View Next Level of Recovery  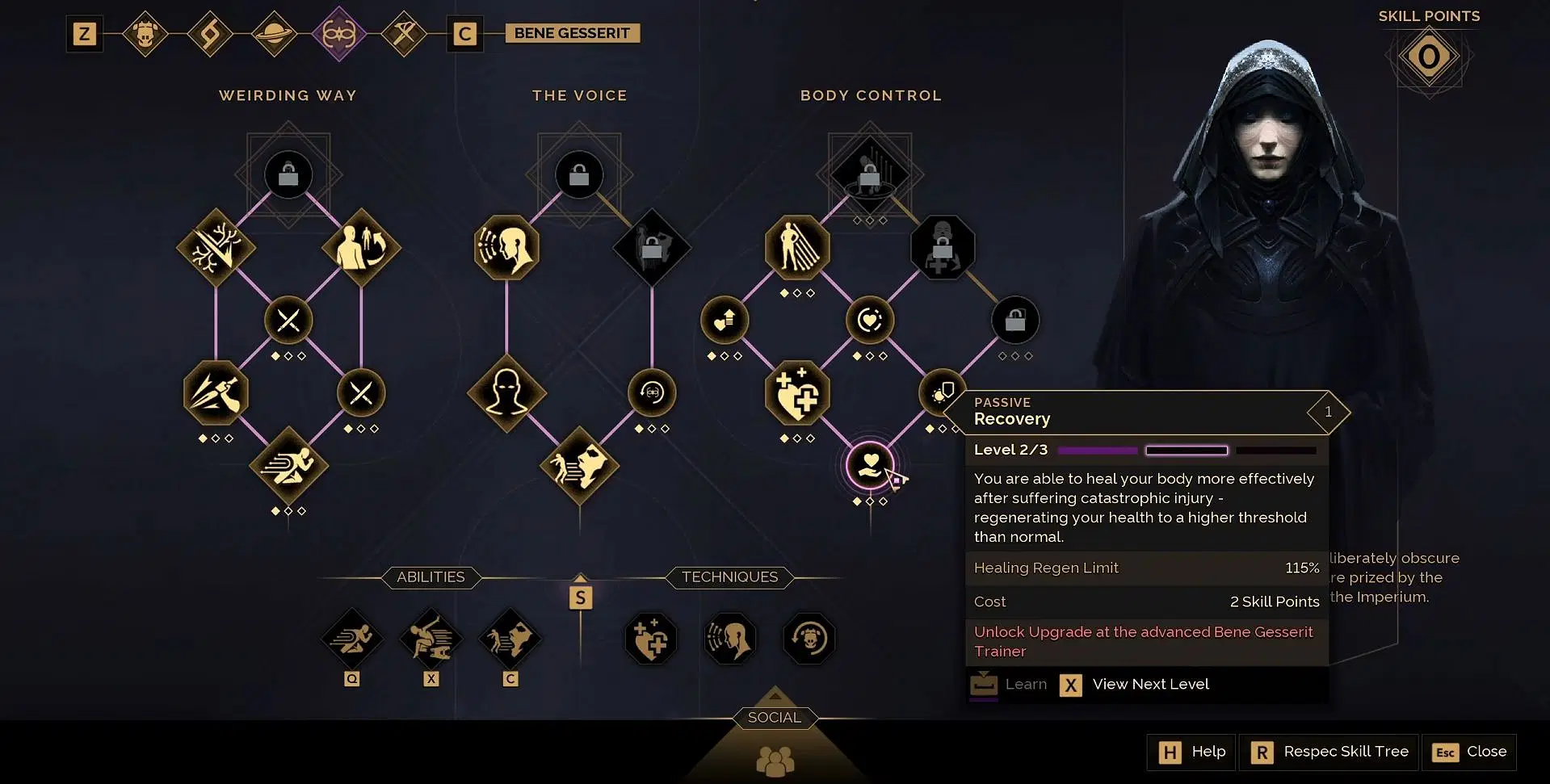(1135, 685)
